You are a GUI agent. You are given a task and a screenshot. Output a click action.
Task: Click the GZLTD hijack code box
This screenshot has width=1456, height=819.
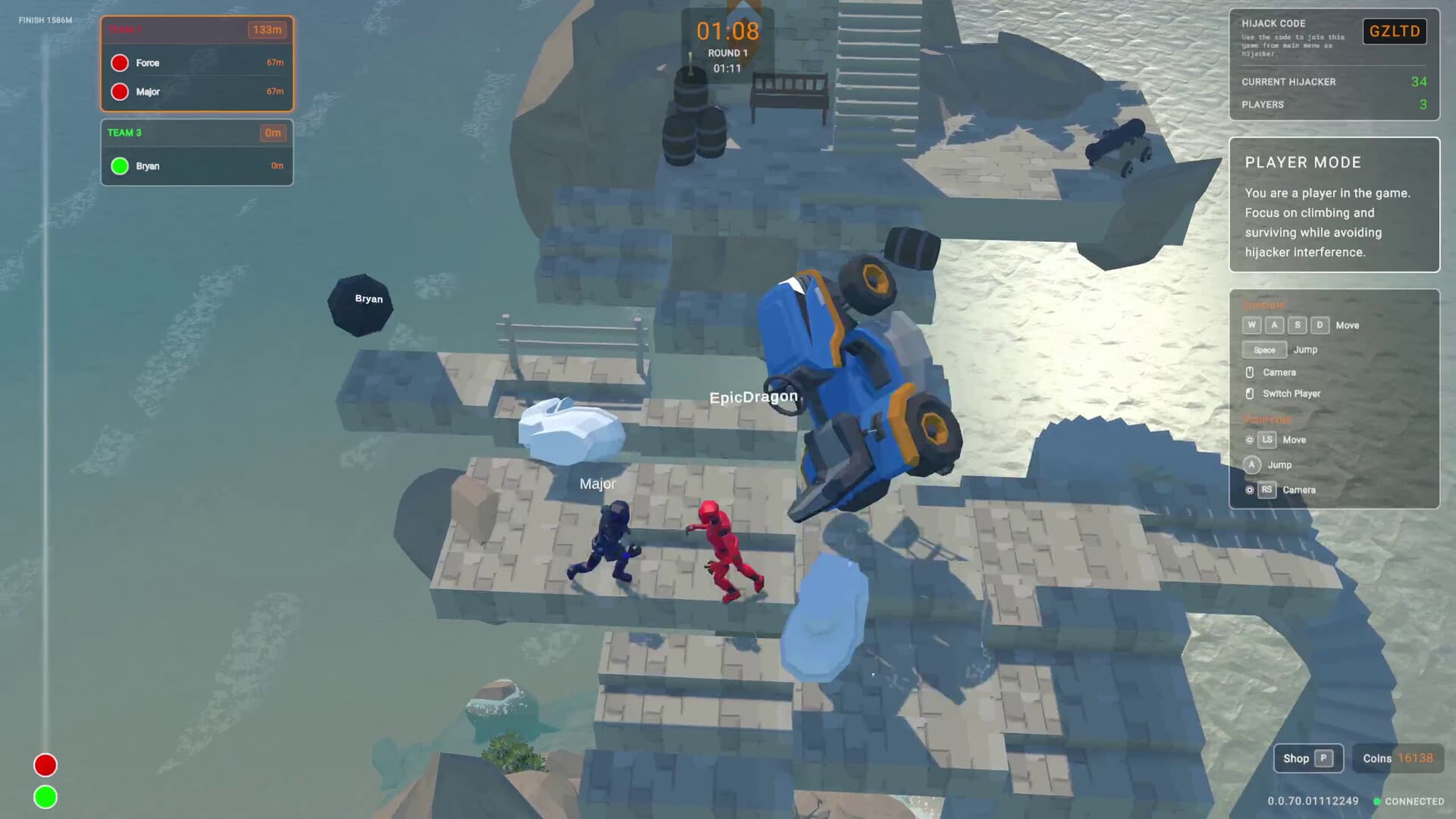1395,31
